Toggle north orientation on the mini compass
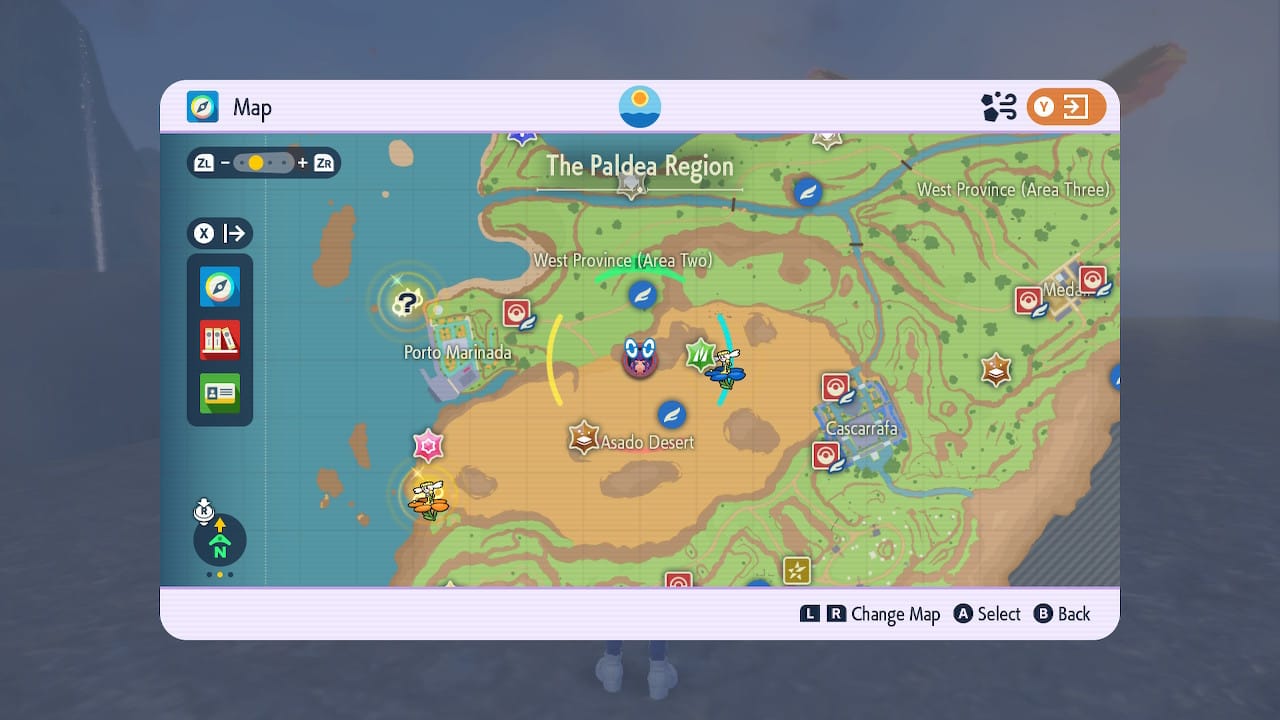The height and width of the screenshot is (720, 1280). [219, 540]
